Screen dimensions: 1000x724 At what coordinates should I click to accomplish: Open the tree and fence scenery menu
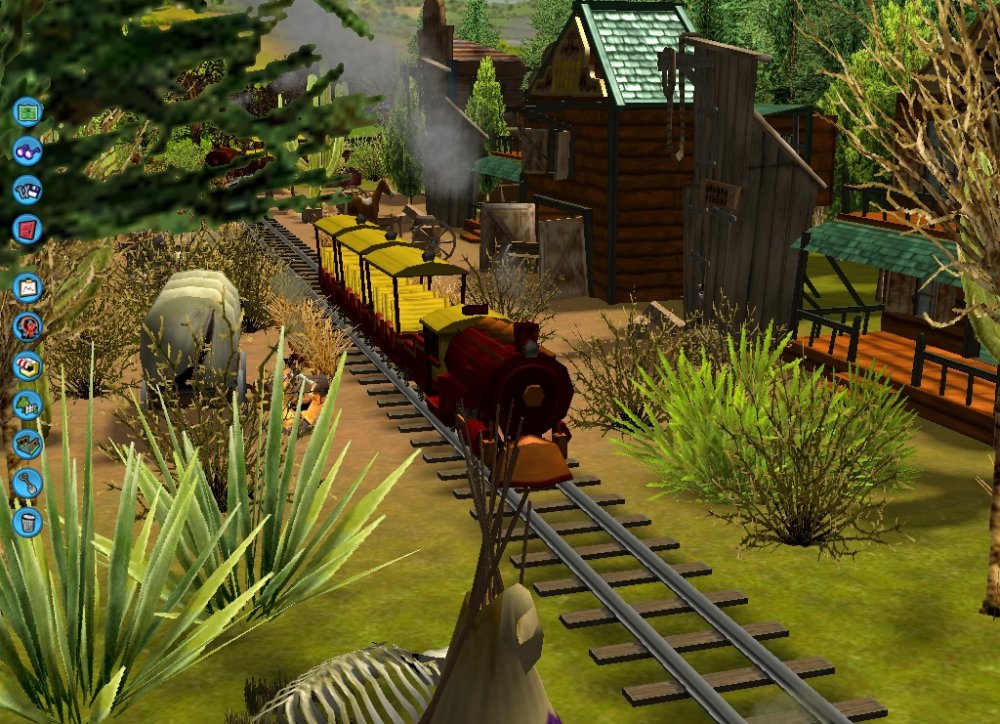tap(28, 405)
